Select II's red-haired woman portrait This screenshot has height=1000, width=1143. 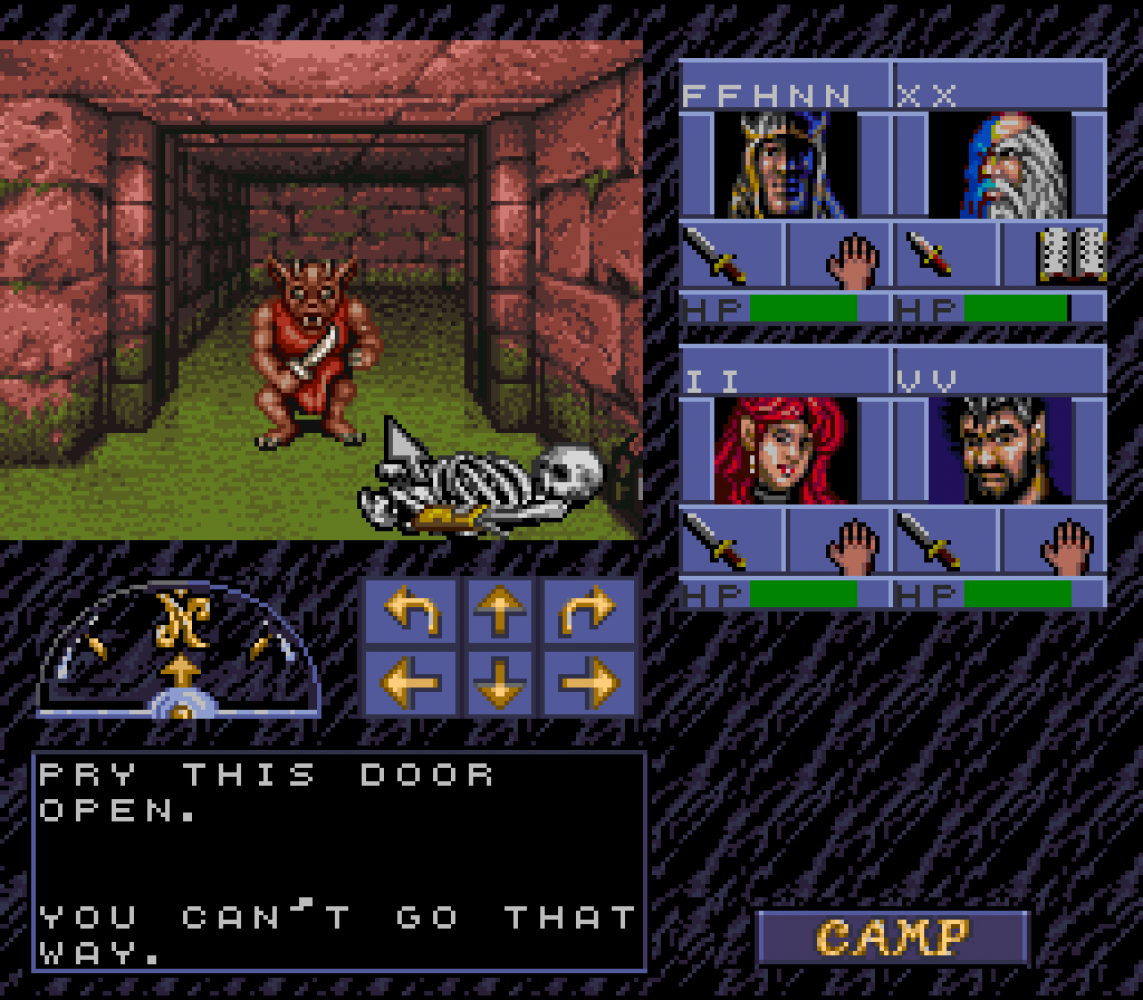pos(786,450)
